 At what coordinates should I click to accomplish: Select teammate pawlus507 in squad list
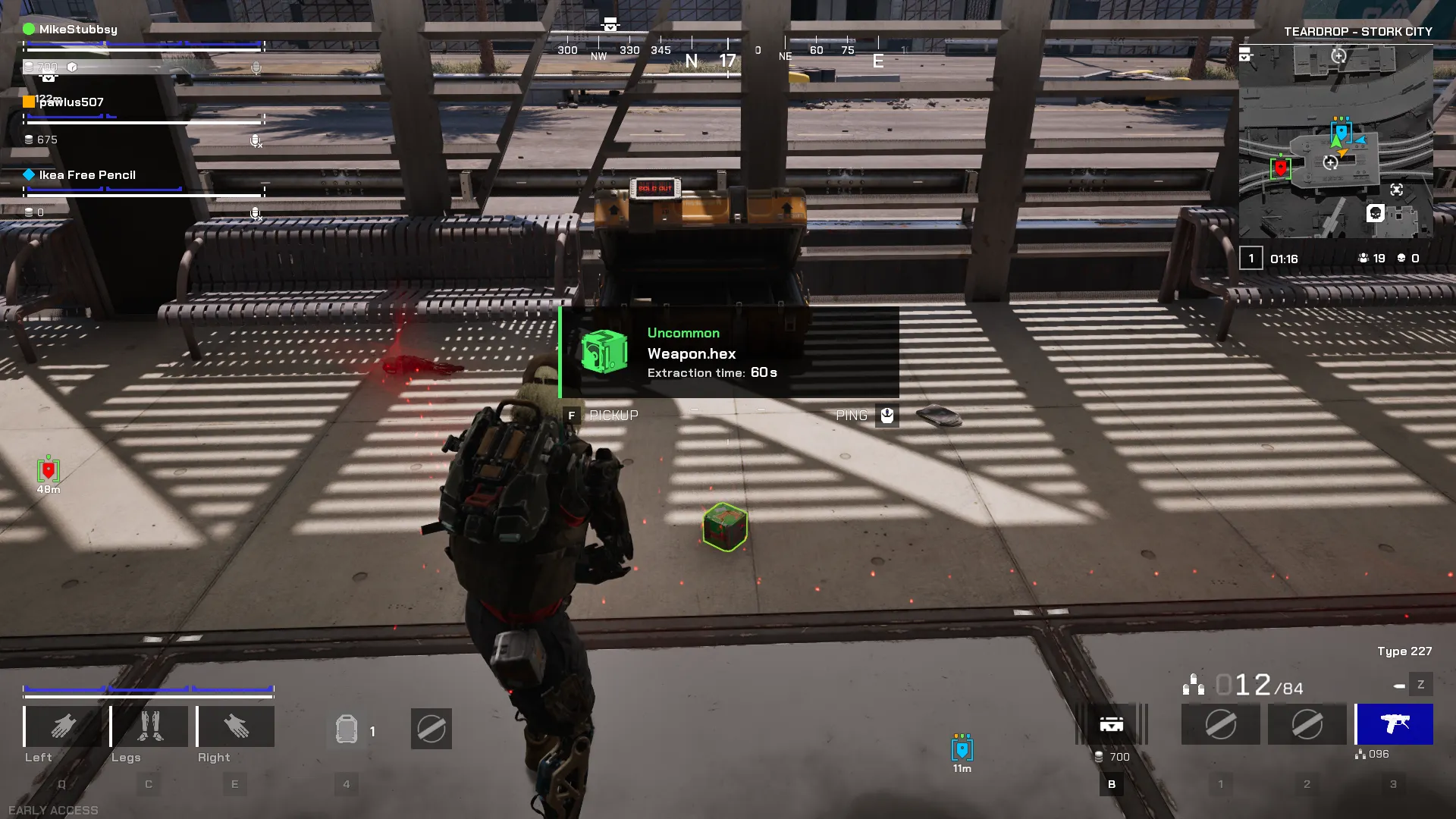71,102
